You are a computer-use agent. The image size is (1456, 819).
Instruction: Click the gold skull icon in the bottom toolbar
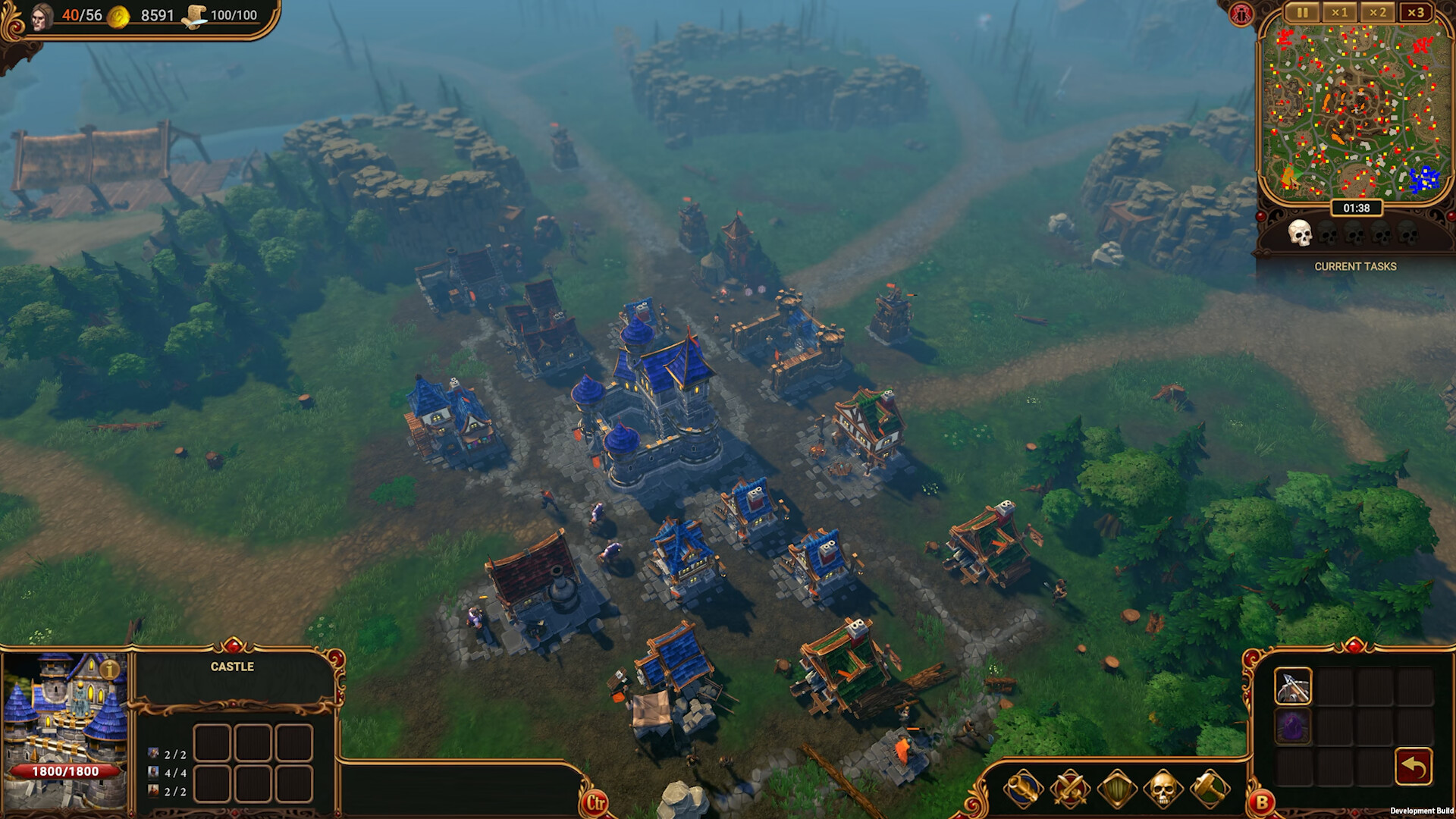coord(1163,789)
